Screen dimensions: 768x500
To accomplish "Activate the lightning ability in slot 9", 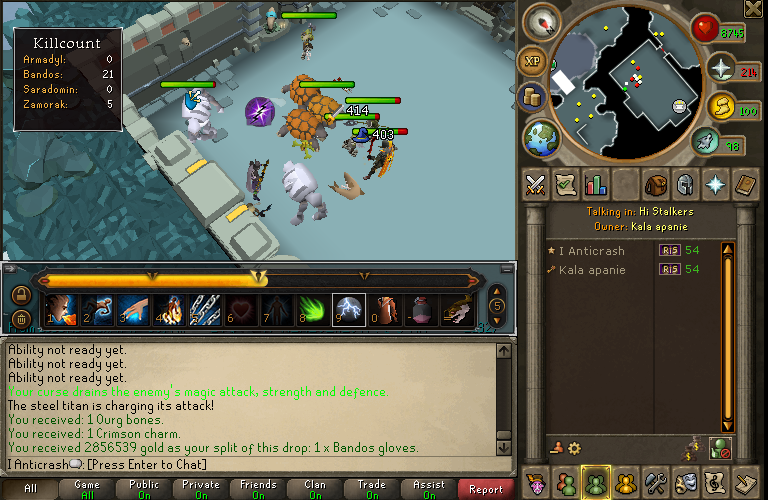I will coord(347,310).
